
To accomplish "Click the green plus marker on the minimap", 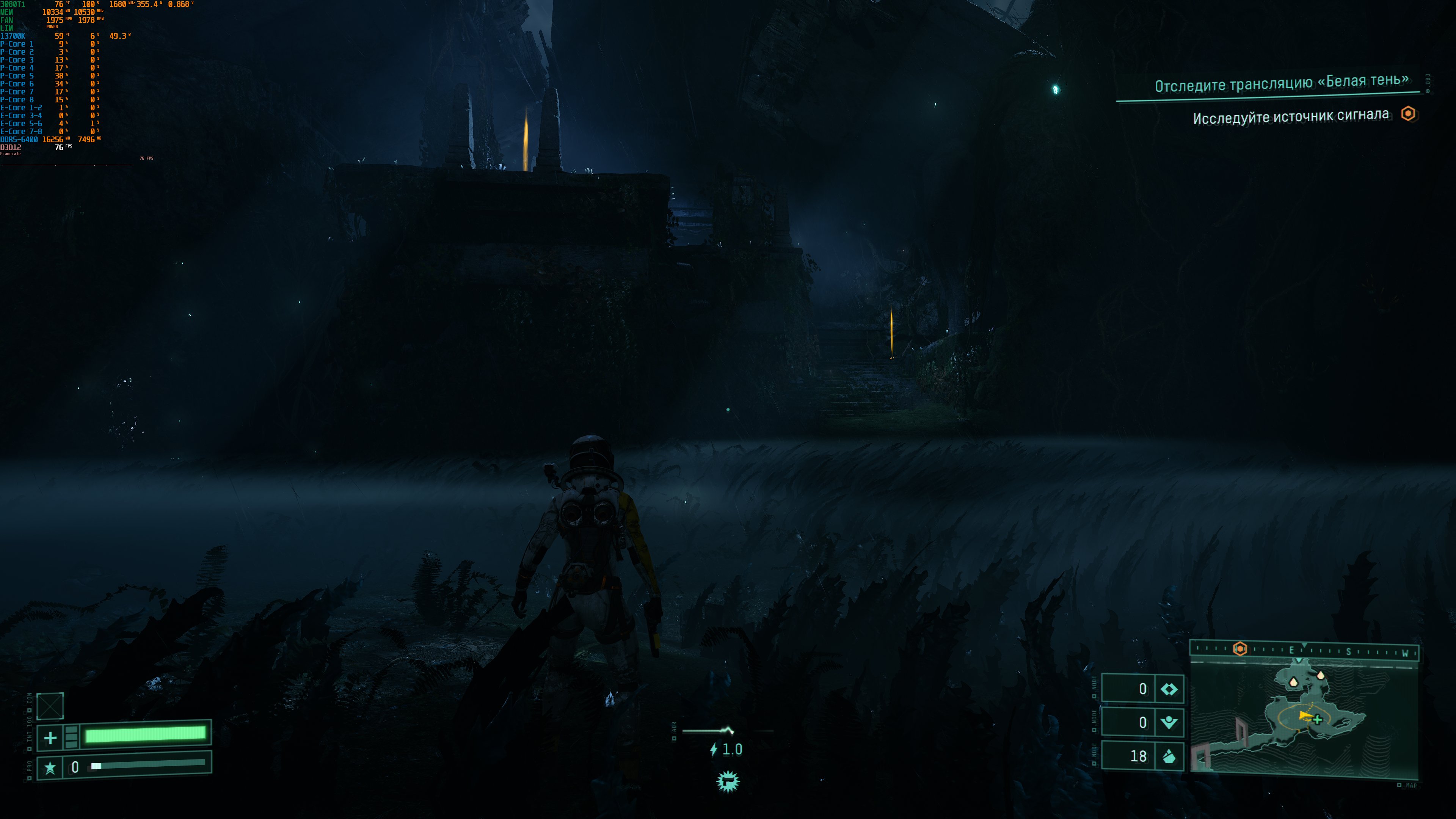I will pos(1318,720).
